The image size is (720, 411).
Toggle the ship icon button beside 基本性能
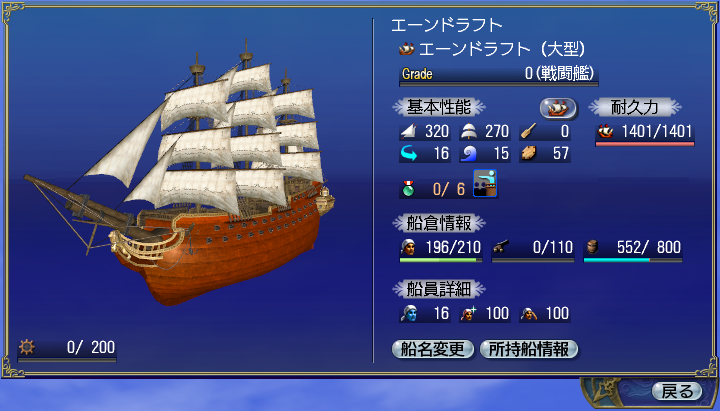(559, 107)
